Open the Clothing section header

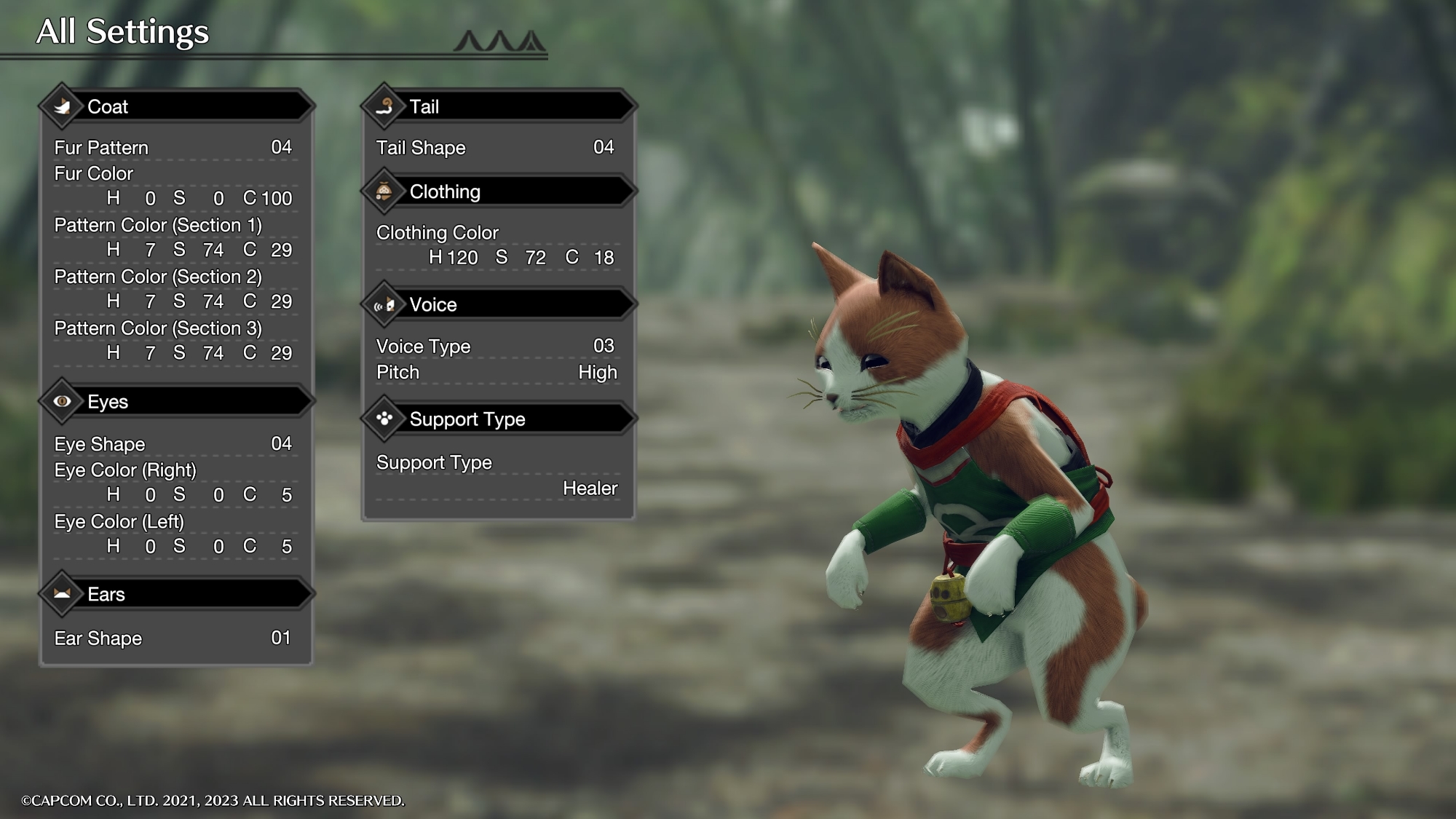coord(499,192)
